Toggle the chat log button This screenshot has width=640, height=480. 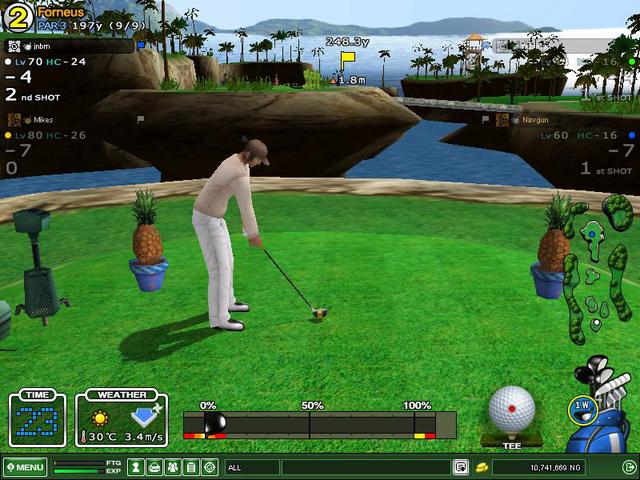point(461,467)
